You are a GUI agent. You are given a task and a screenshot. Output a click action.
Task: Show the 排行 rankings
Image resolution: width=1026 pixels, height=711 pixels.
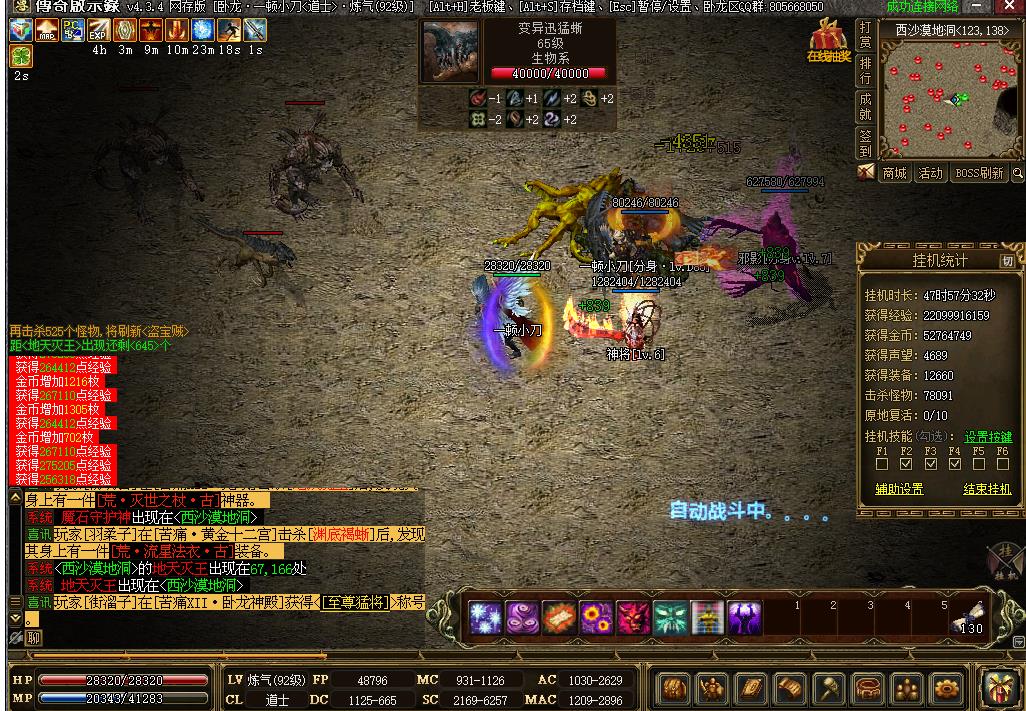click(865, 70)
